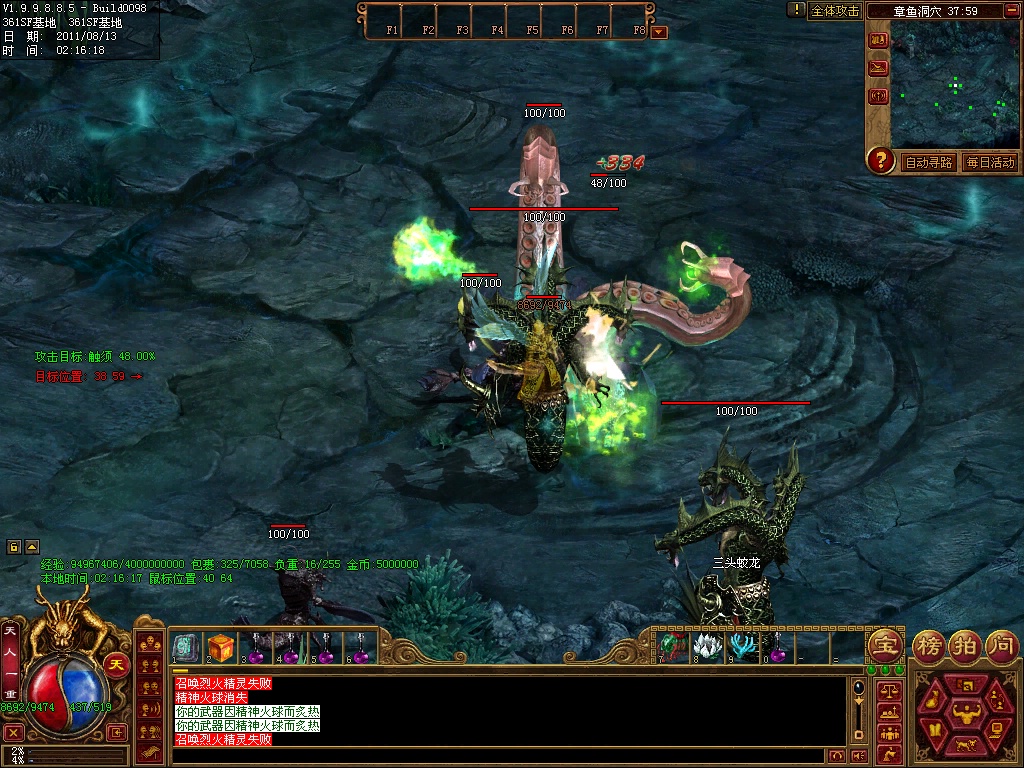
Task: Expand the F-key skill bar dropdown arrow
Action: click(x=658, y=31)
